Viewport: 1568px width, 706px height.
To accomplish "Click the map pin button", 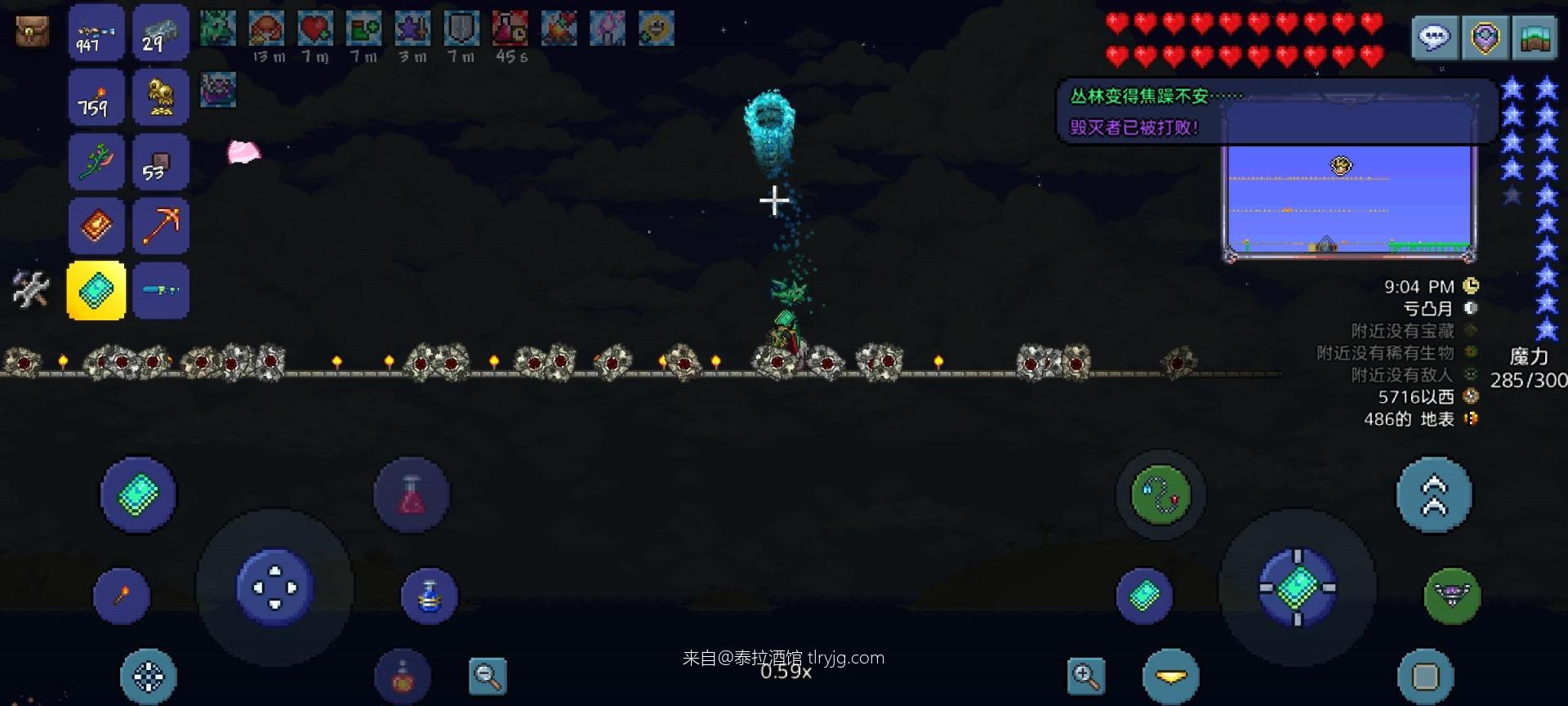I will pos(1486,38).
